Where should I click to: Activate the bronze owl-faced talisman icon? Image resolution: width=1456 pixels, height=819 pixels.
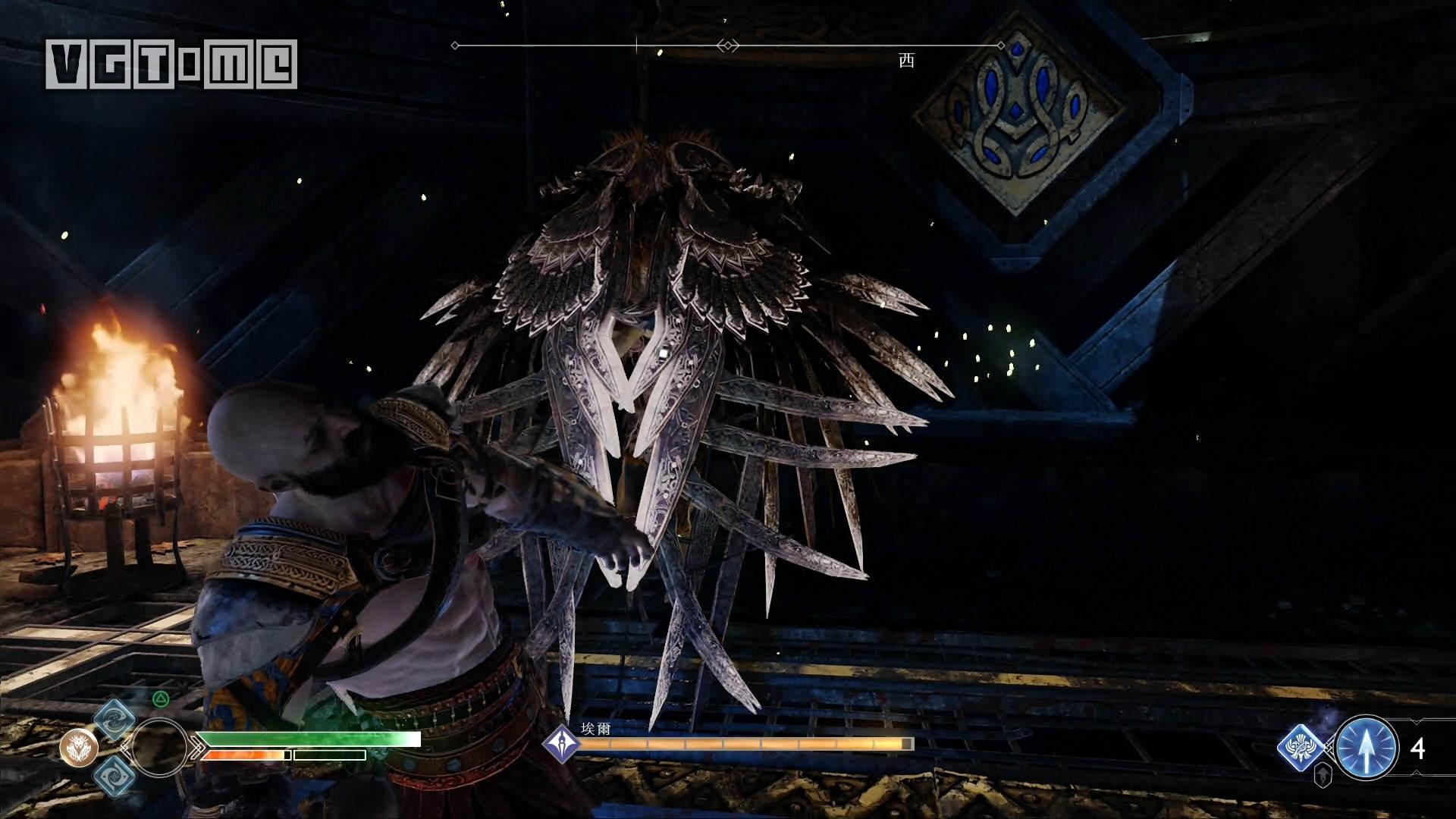[x=79, y=748]
